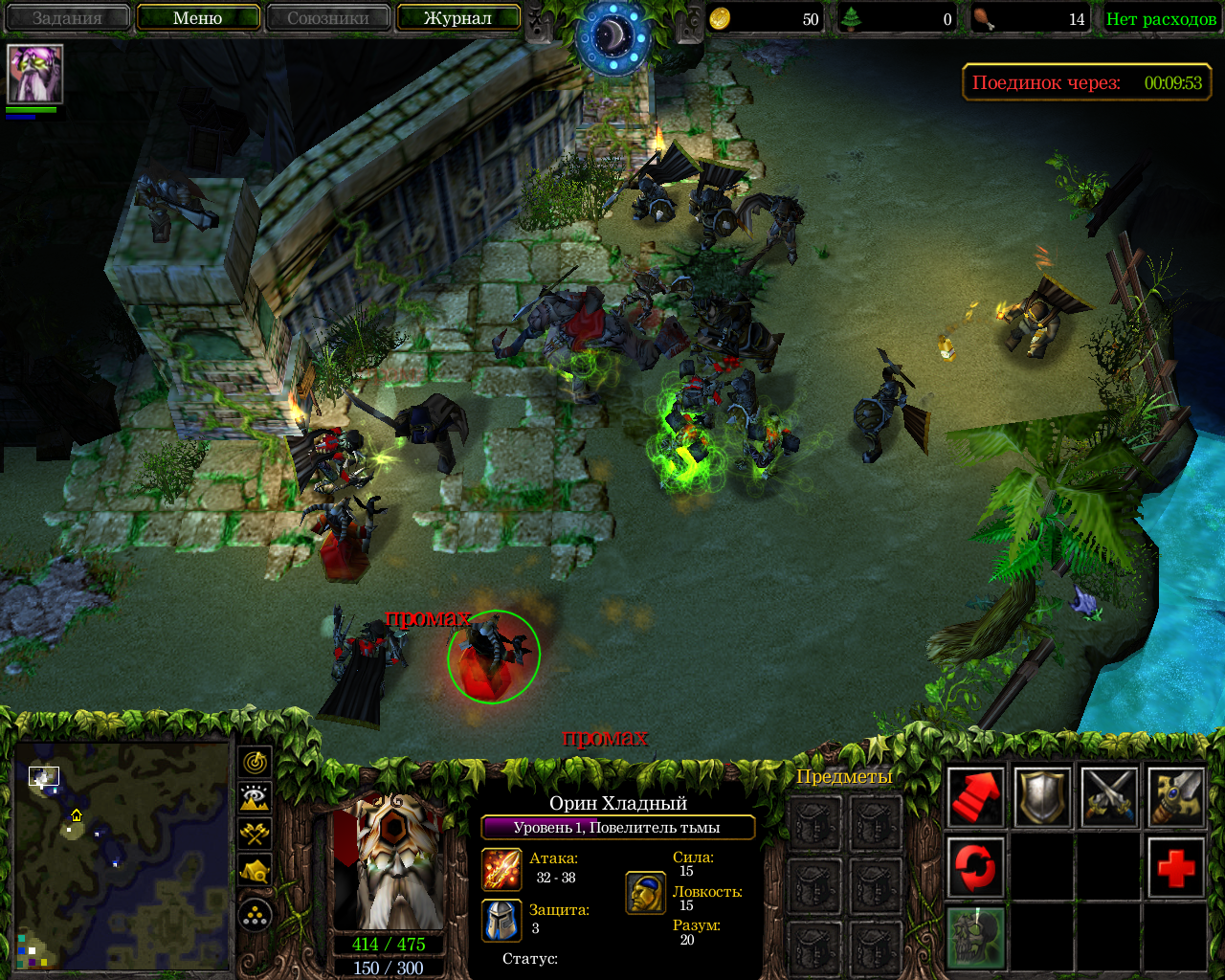Image resolution: width=1225 pixels, height=980 pixels.
Task: Open the Журнал log
Action: tap(457, 18)
